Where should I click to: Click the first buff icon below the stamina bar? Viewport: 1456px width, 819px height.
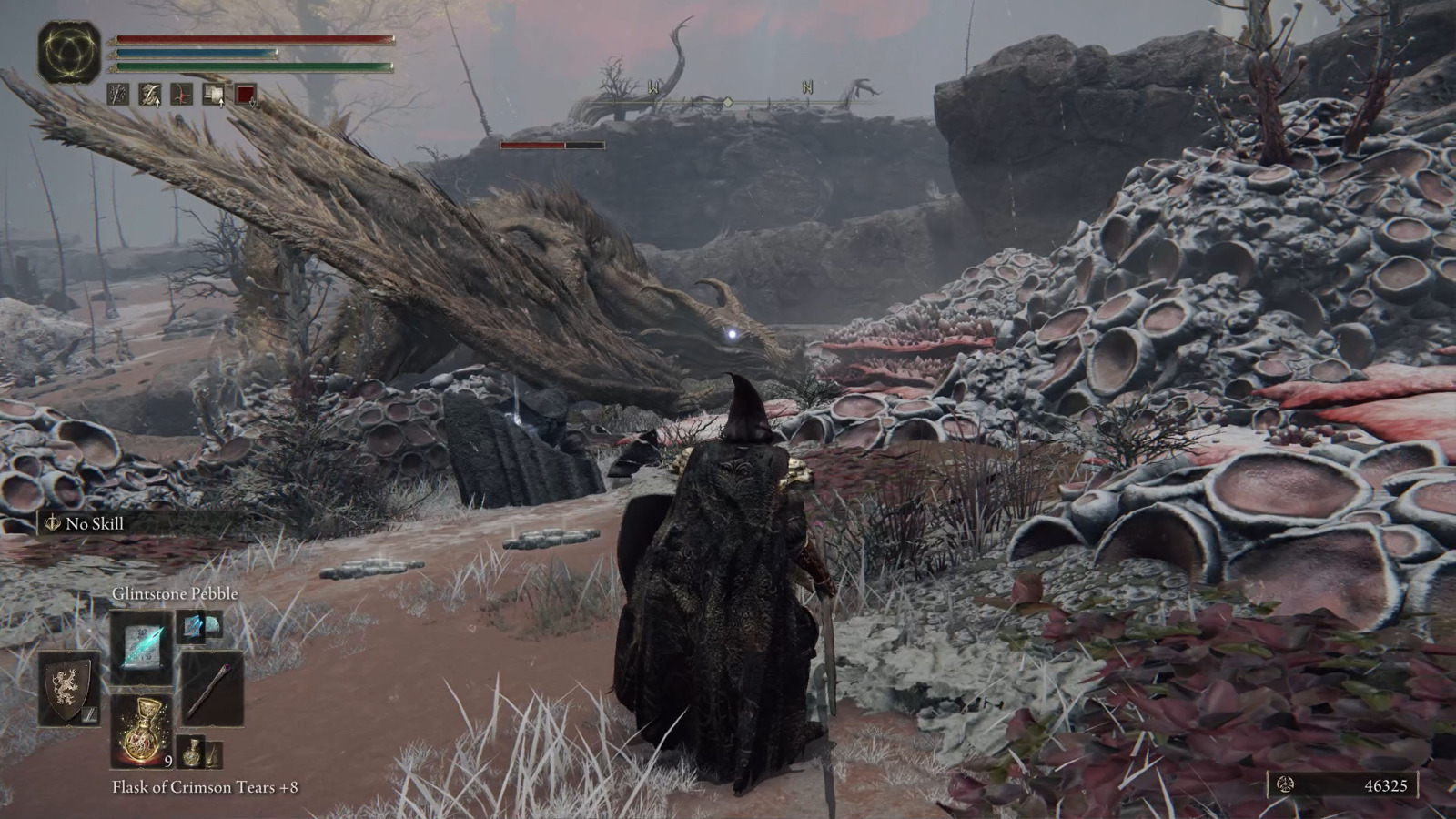click(x=118, y=94)
